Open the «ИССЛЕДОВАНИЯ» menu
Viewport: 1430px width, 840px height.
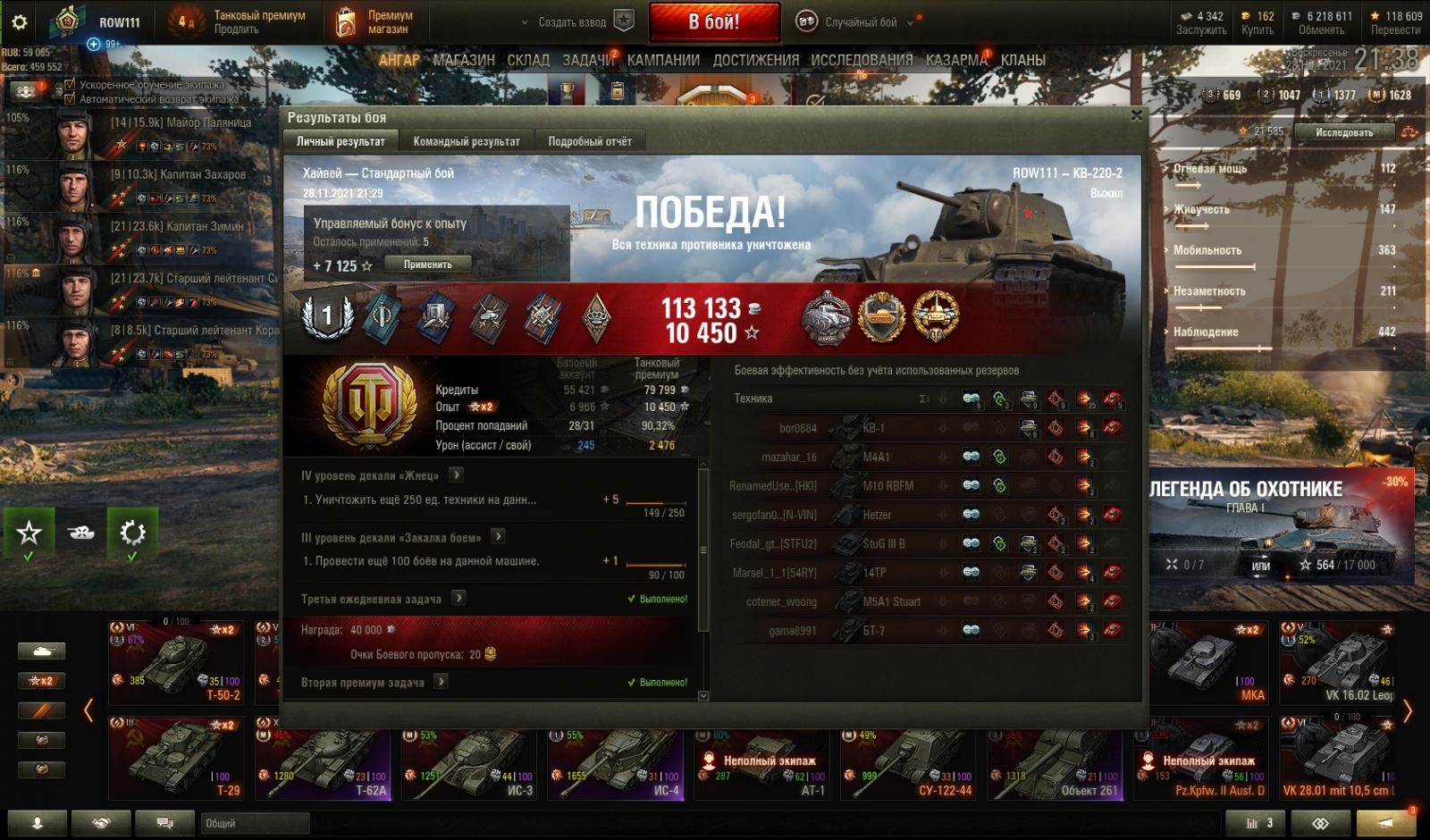[862, 60]
